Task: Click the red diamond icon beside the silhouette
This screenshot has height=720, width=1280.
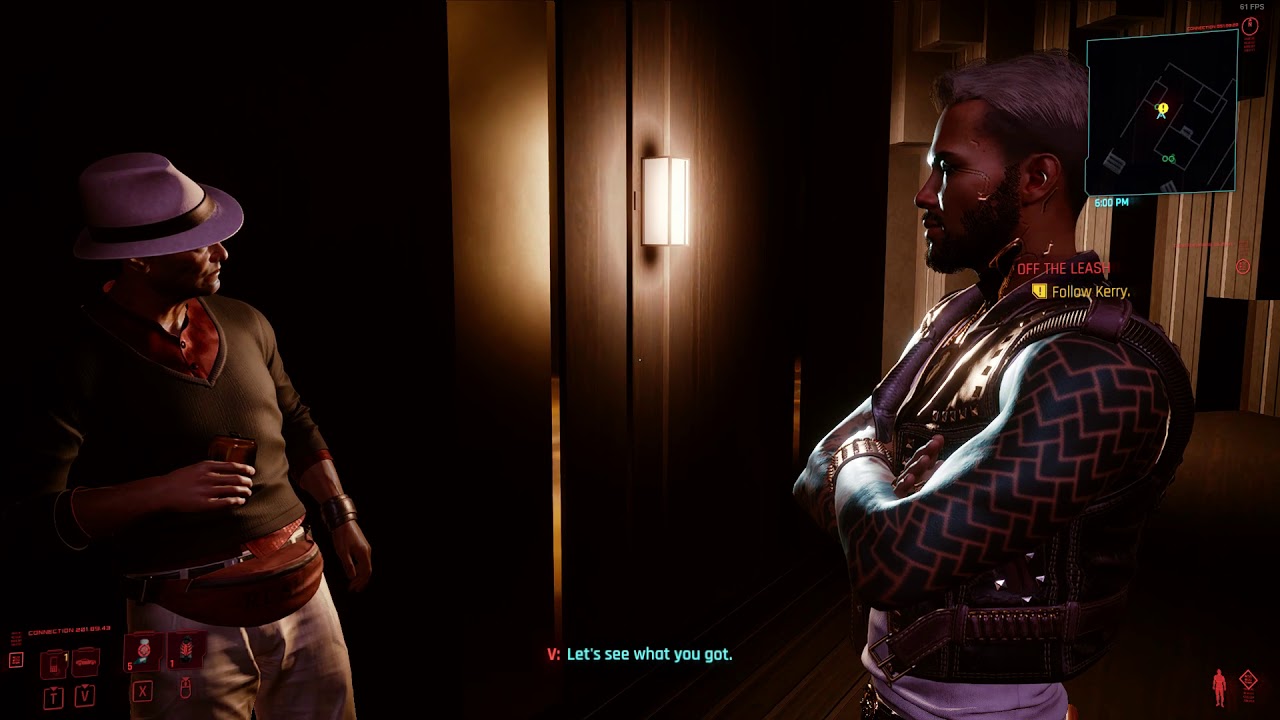Action: pos(1248,681)
